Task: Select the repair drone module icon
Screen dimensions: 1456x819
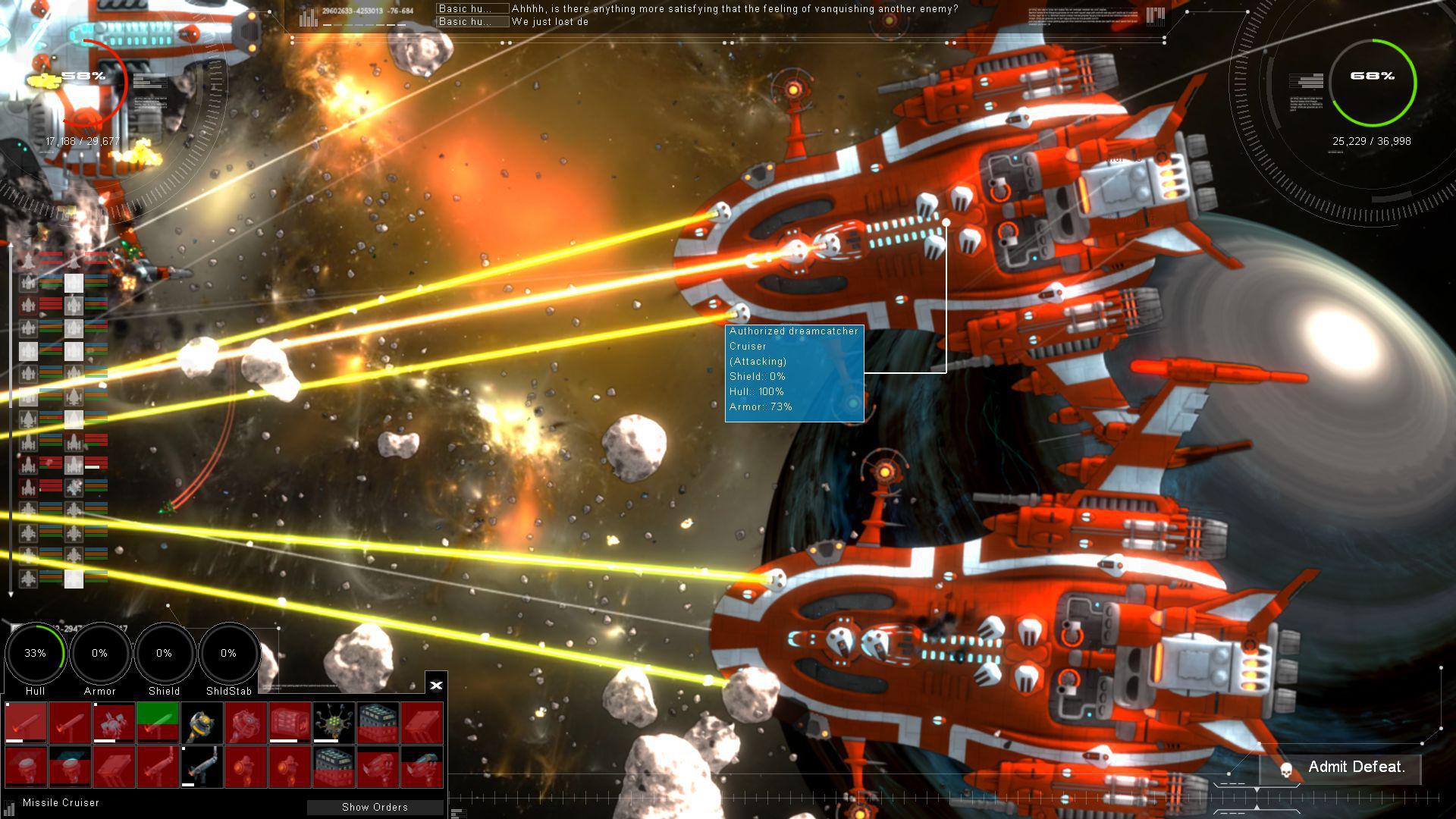Action: click(x=114, y=721)
